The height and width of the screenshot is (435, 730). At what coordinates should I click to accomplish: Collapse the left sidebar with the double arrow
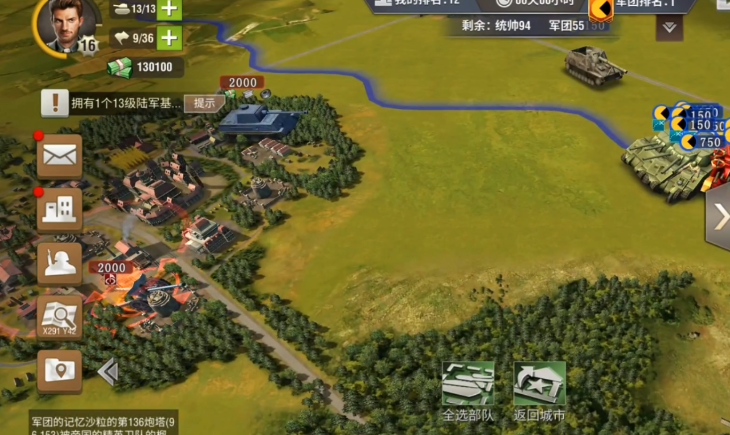tap(107, 372)
